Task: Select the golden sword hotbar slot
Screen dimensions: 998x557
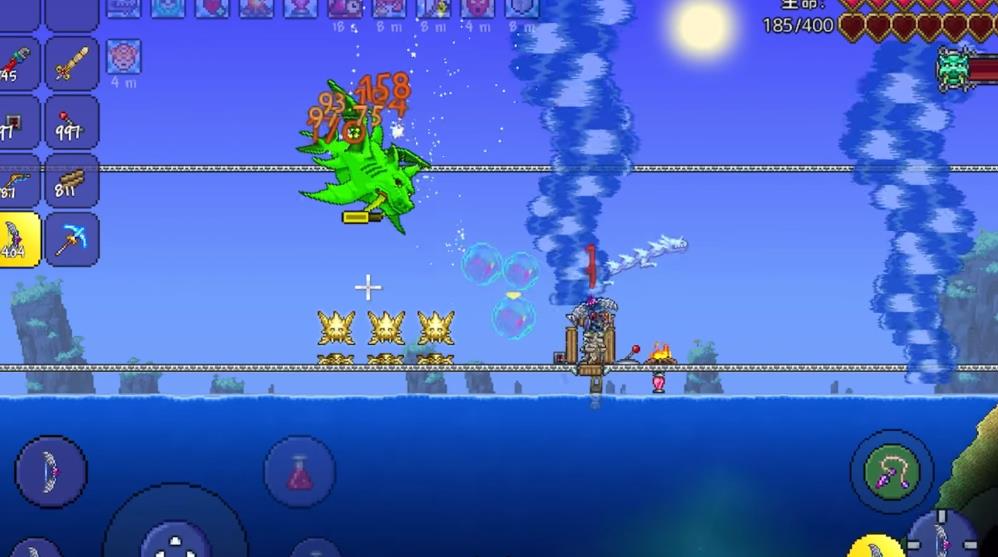Action: pos(72,64)
